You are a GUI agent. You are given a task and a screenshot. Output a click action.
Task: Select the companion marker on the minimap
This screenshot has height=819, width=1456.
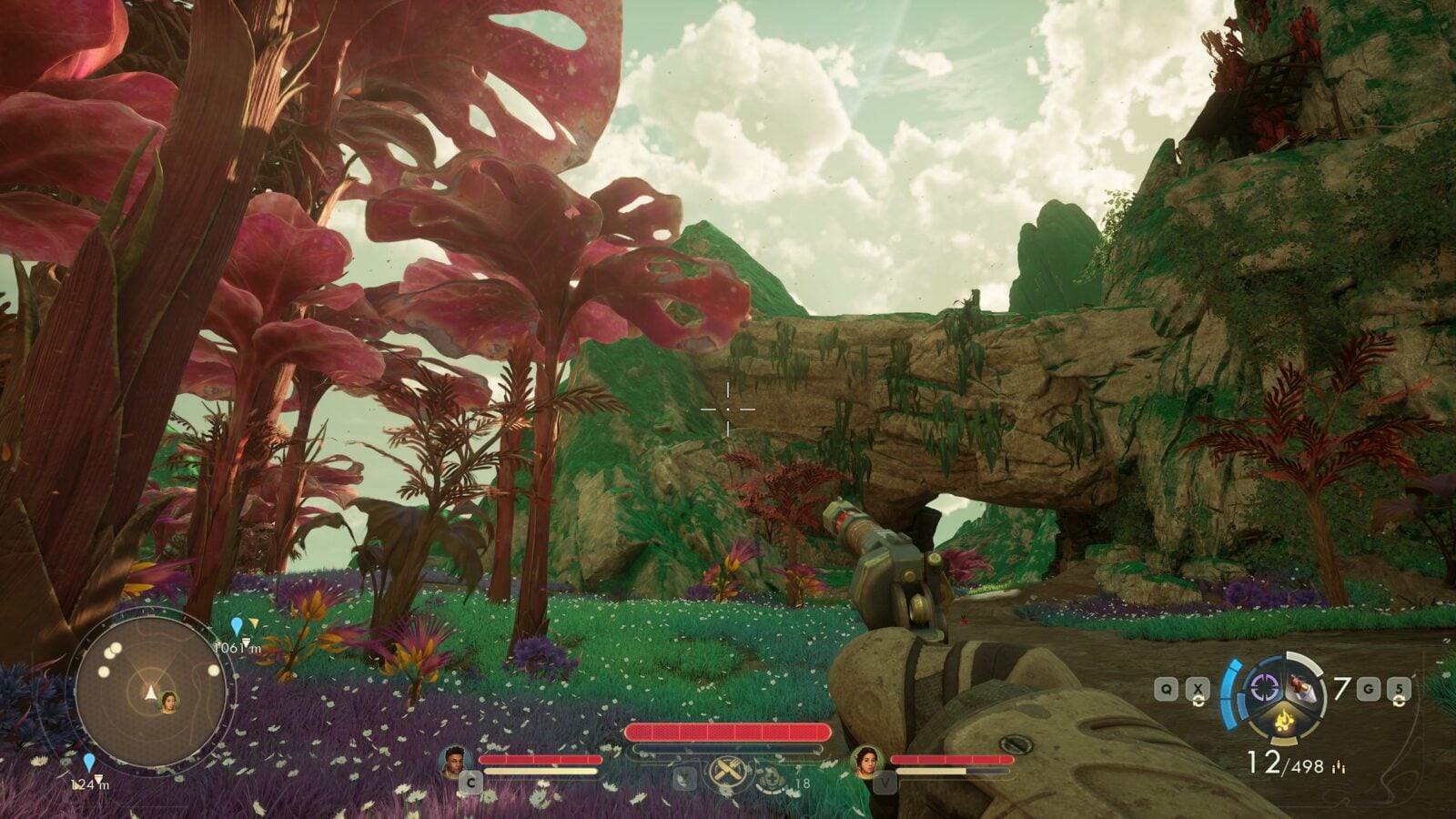(x=168, y=701)
